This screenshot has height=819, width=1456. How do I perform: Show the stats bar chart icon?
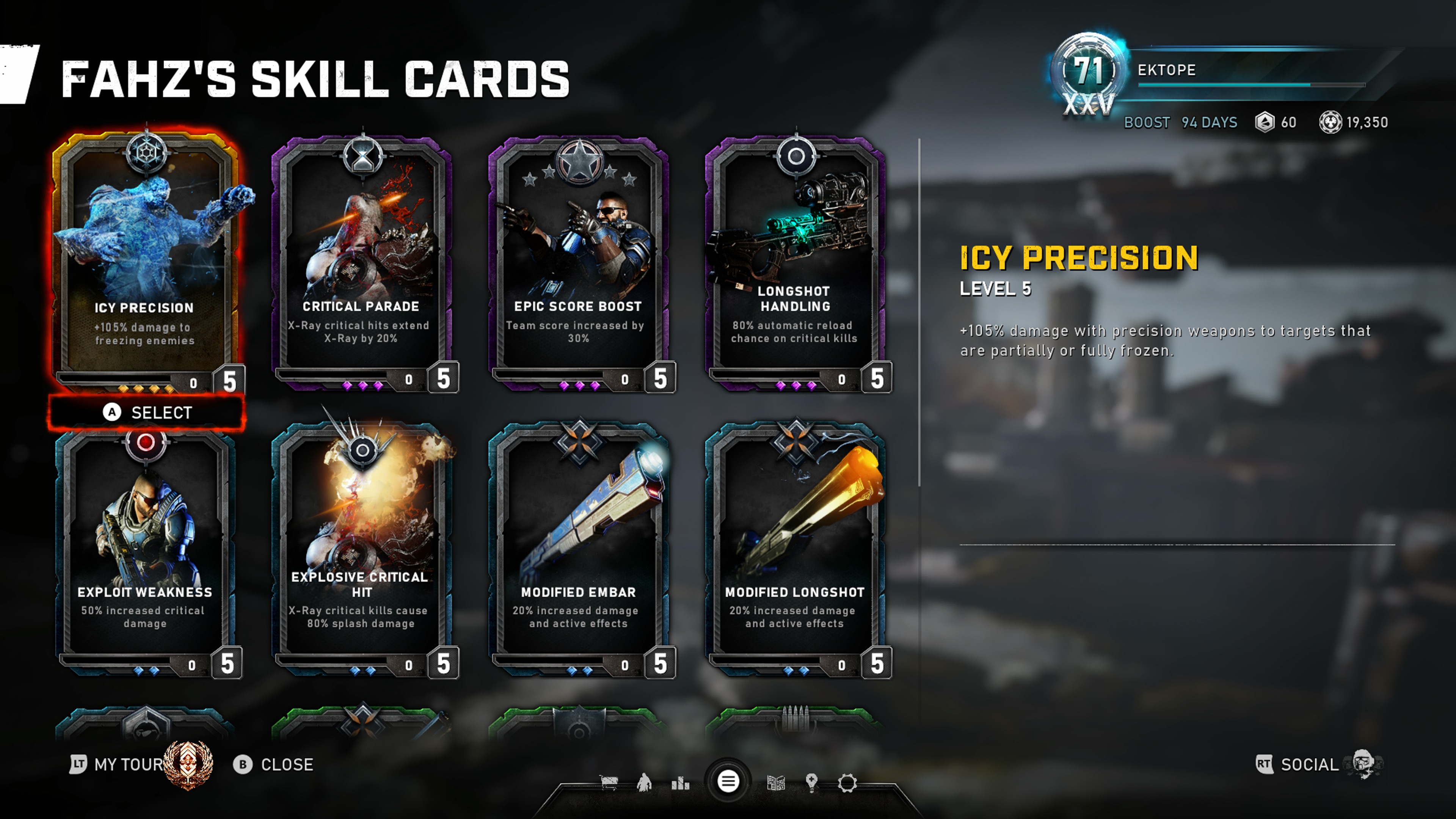pyautogui.click(x=680, y=783)
